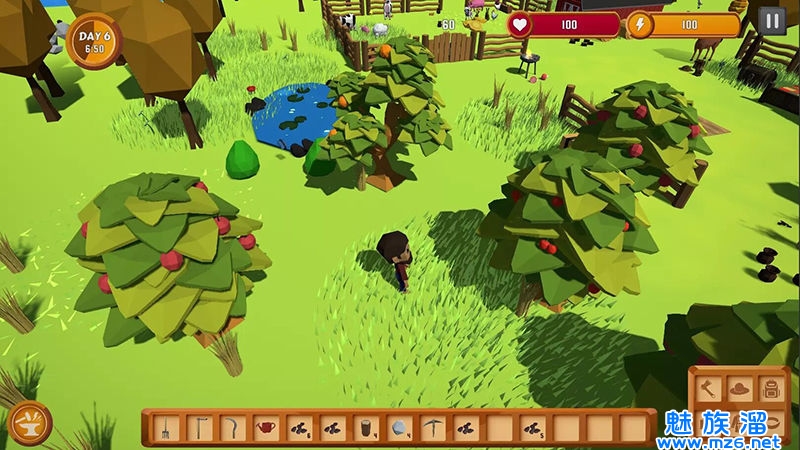800x450 pixels.
Task: Click the Day 6 clock badge
Action: (x=93, y=40)
